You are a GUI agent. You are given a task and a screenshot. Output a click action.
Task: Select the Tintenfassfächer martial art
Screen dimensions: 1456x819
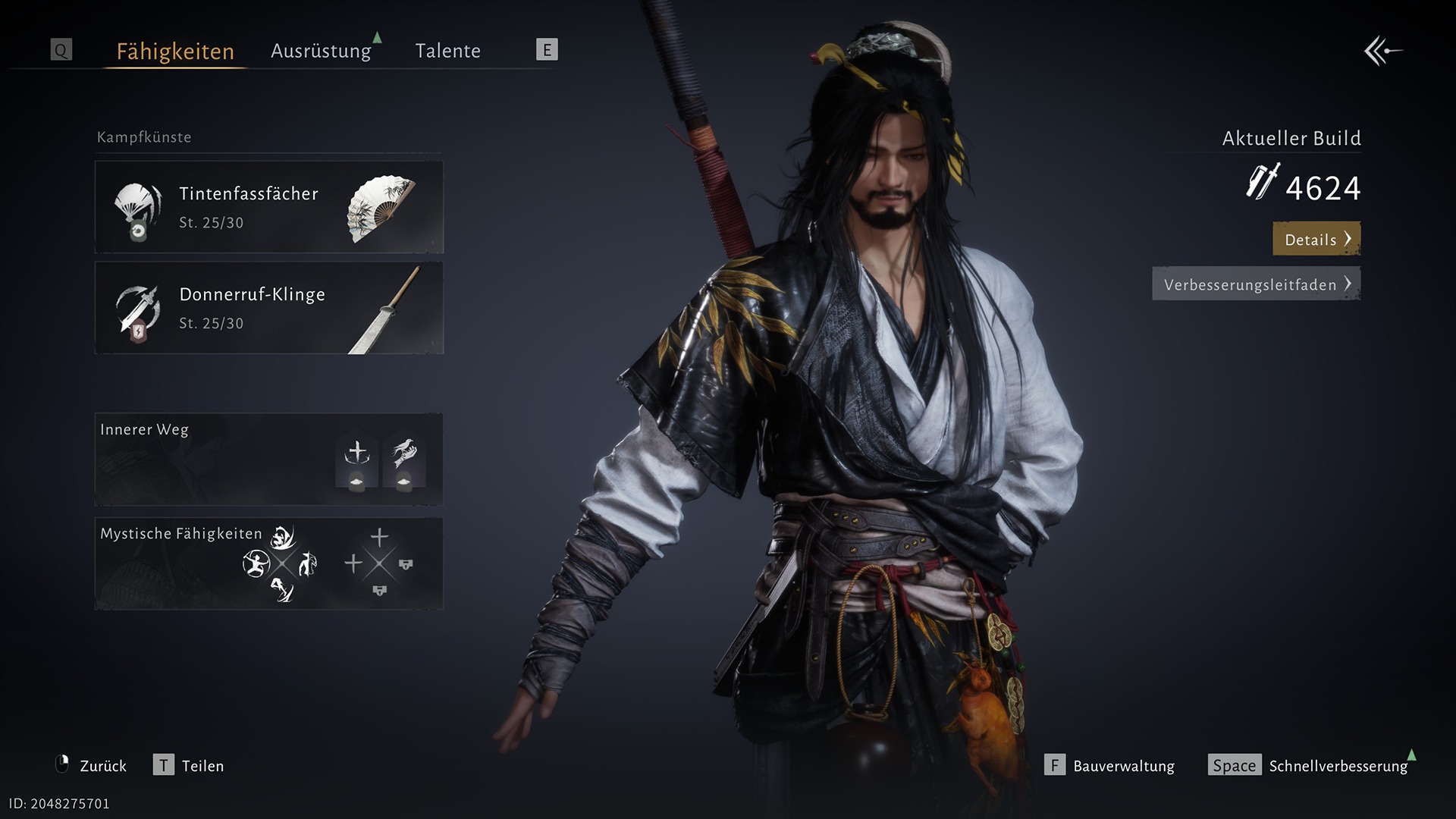[268, 207]
